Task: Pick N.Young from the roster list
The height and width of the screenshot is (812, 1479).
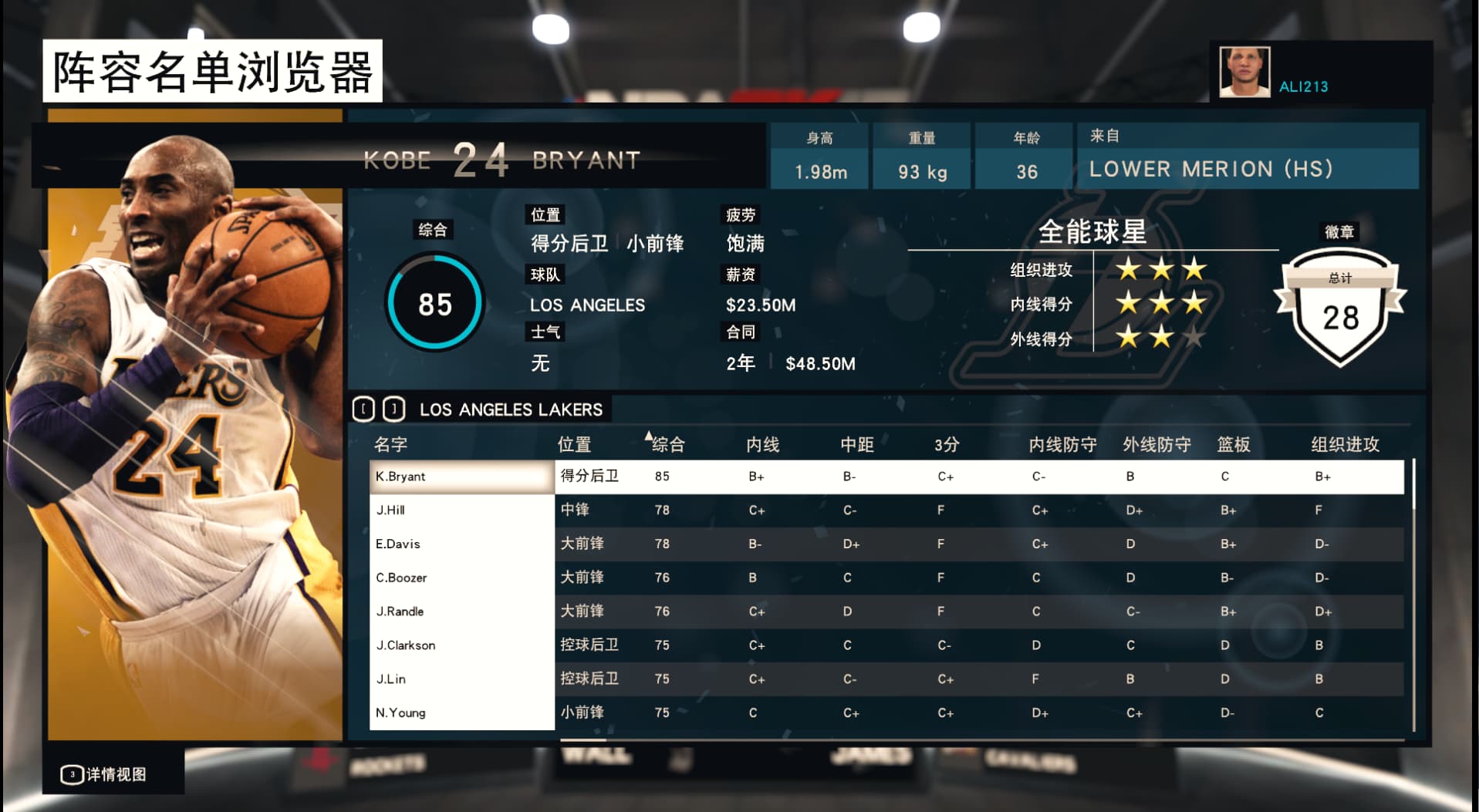Action: tap(461, 713)
